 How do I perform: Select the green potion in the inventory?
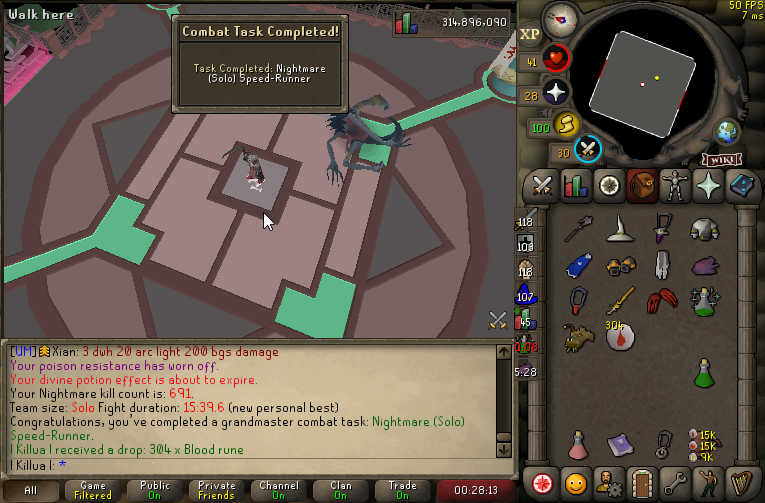coord(708,373)
